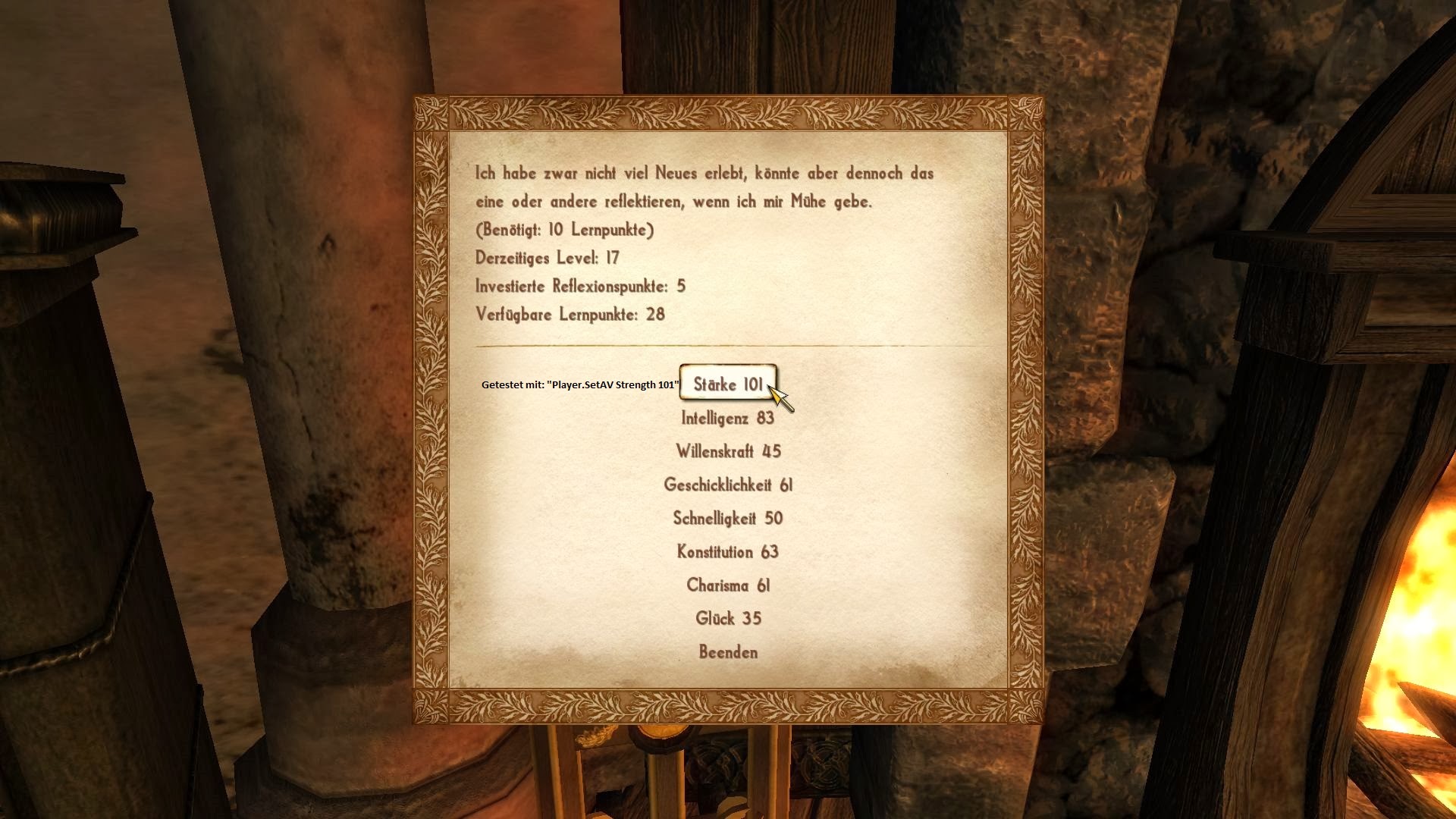Select Geschicklichkeit 61 from the list

tap(728, 485)
